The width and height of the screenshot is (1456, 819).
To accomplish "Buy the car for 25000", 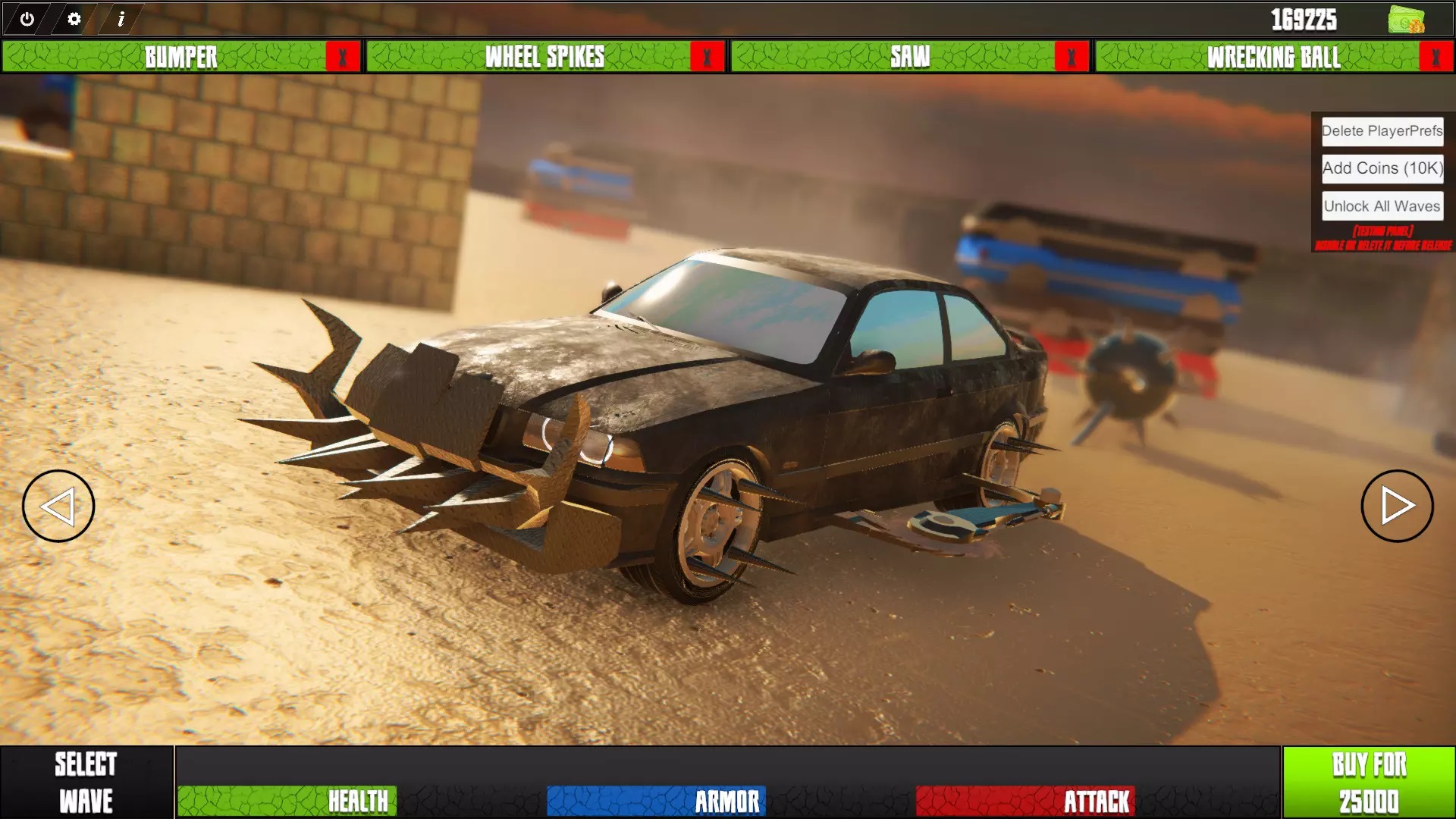I will [x=1369, y=782].
